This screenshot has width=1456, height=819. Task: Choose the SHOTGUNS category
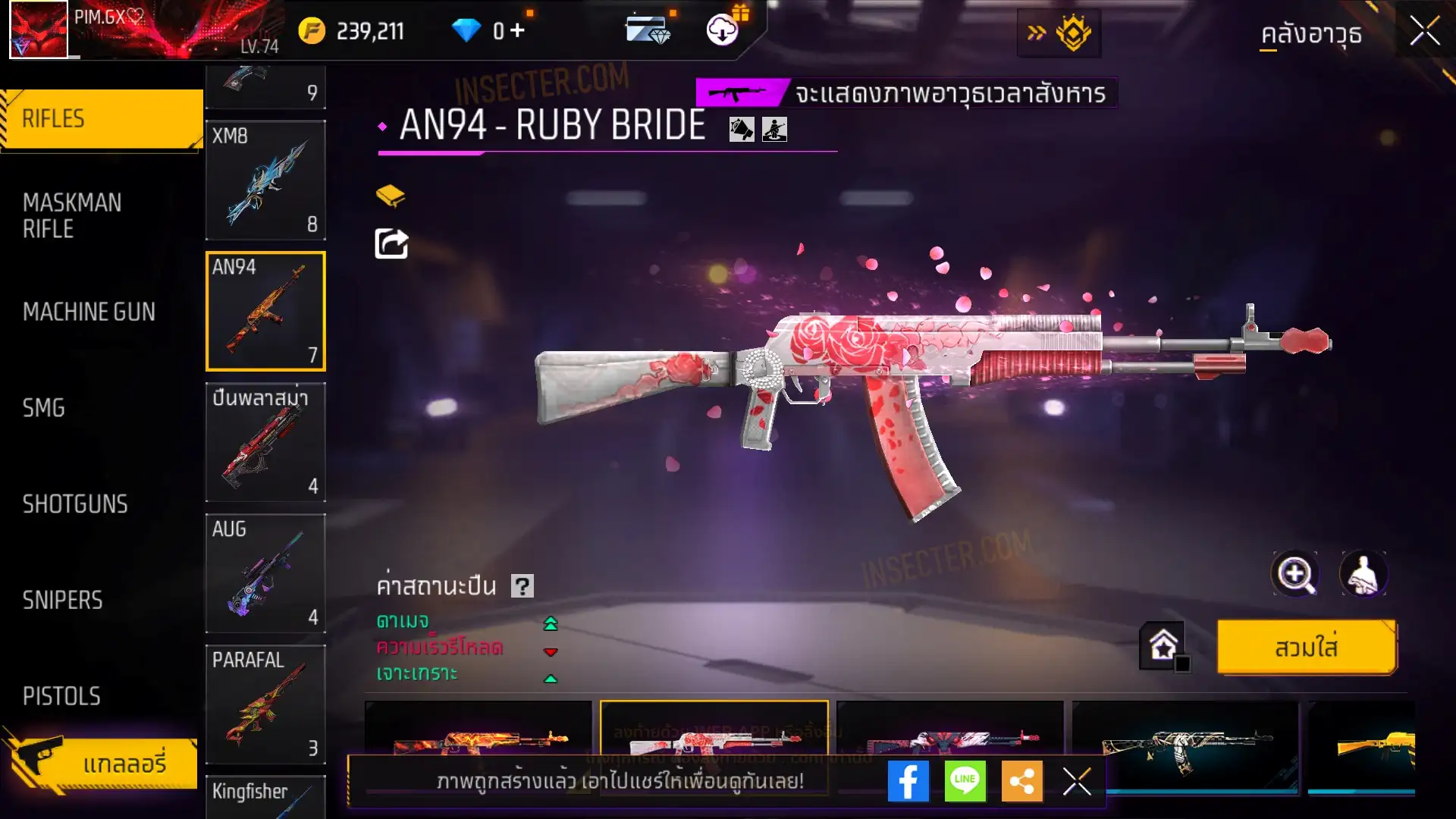click(x=75, y=504)
